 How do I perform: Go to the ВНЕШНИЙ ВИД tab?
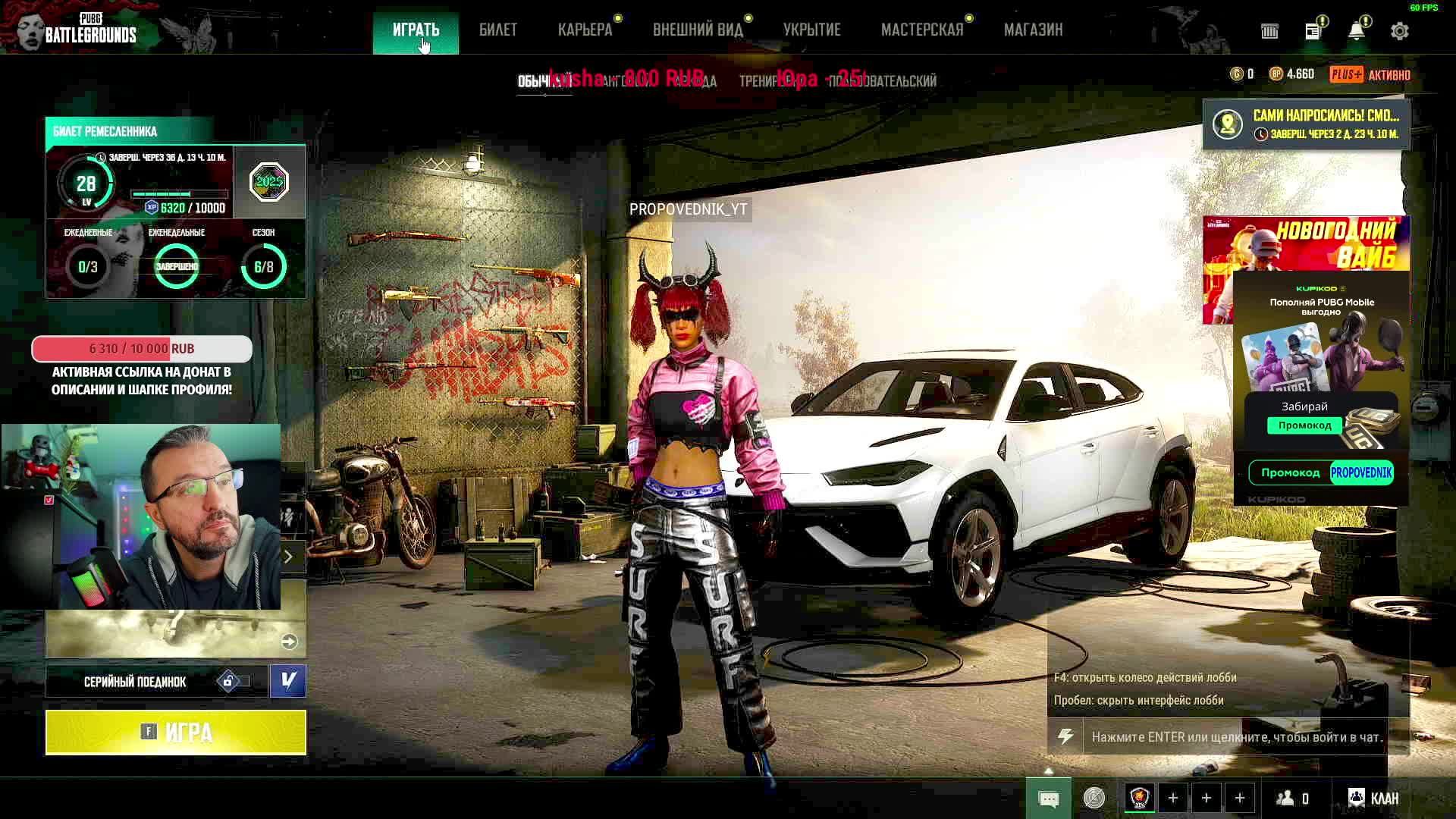click(698, 30)
